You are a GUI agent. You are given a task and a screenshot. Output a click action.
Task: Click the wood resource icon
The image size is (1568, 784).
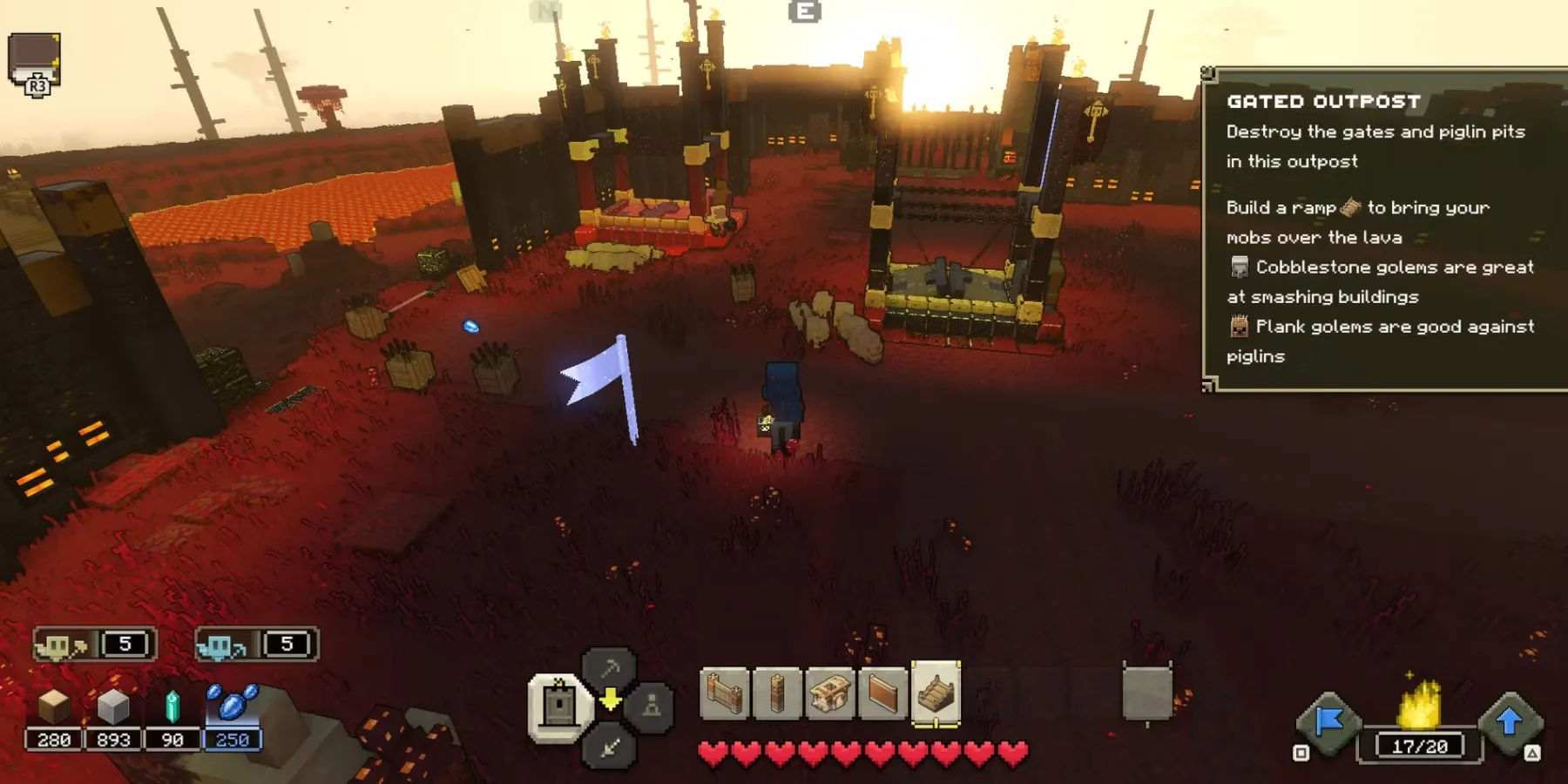coord(54,707)
